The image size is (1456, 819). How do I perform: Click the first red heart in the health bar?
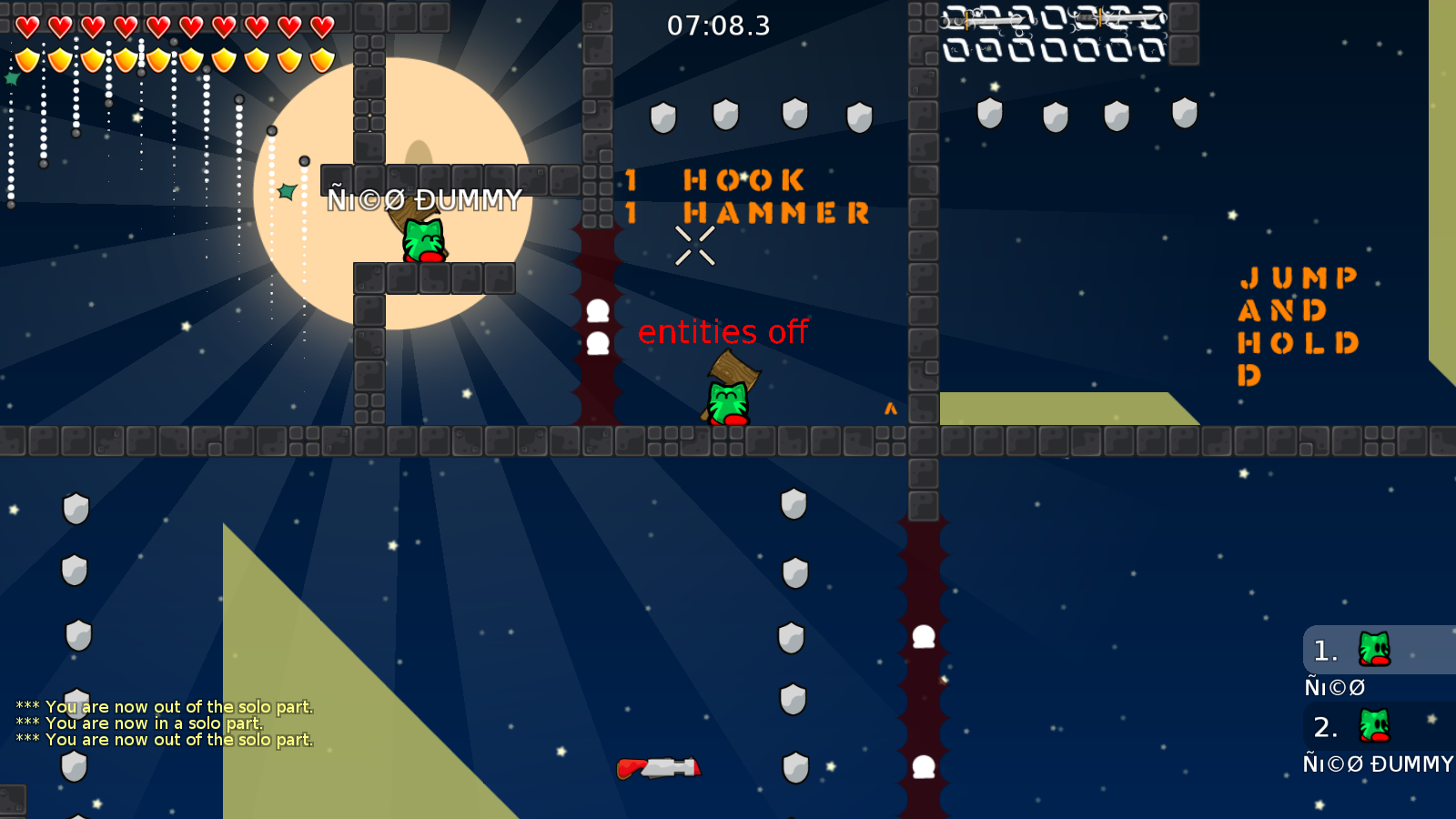point(26,26)
